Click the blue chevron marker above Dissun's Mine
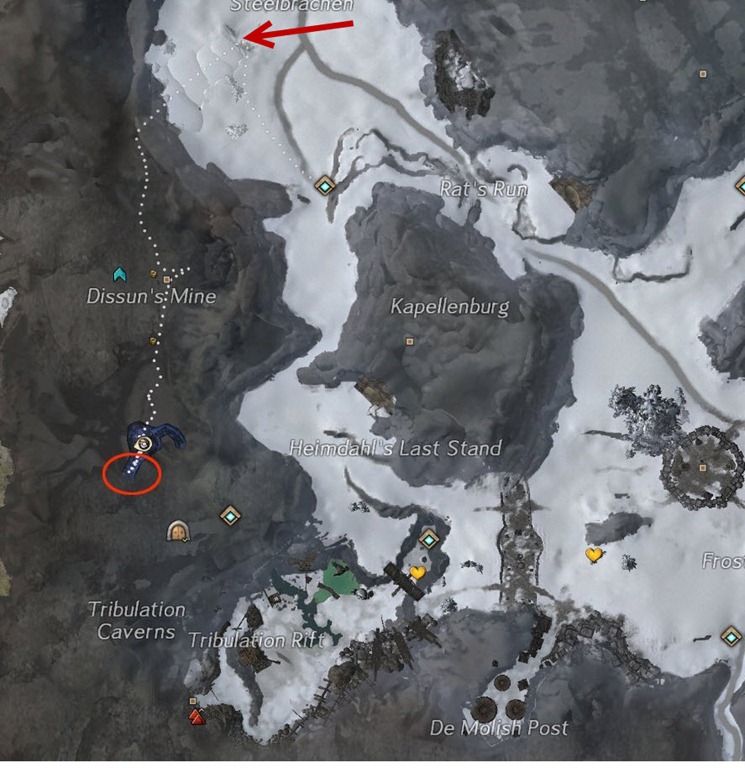The height and width of the screenshot is (768, 745). coord(120,273)
